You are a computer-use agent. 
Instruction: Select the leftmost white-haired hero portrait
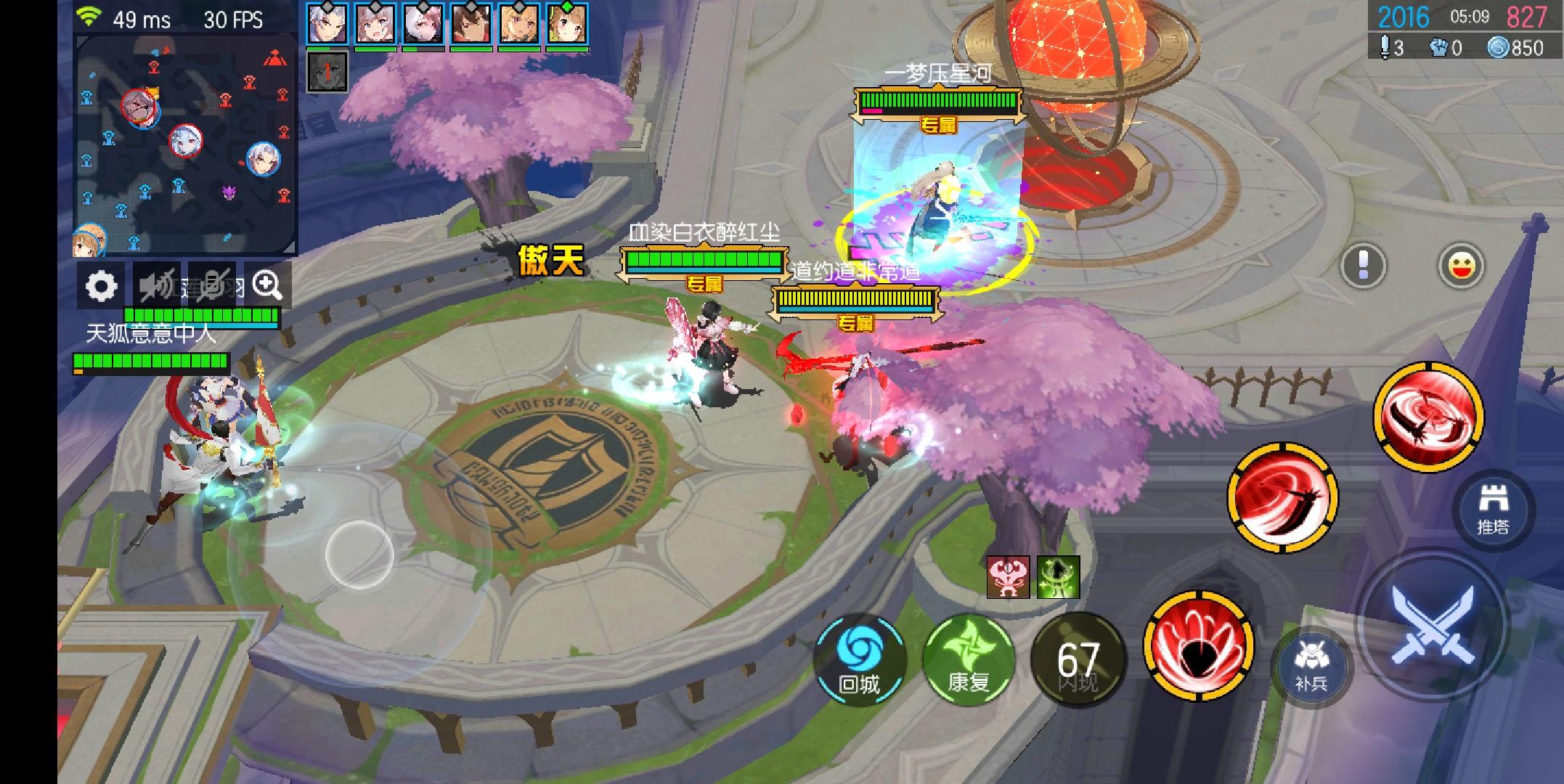click(327, 24)
